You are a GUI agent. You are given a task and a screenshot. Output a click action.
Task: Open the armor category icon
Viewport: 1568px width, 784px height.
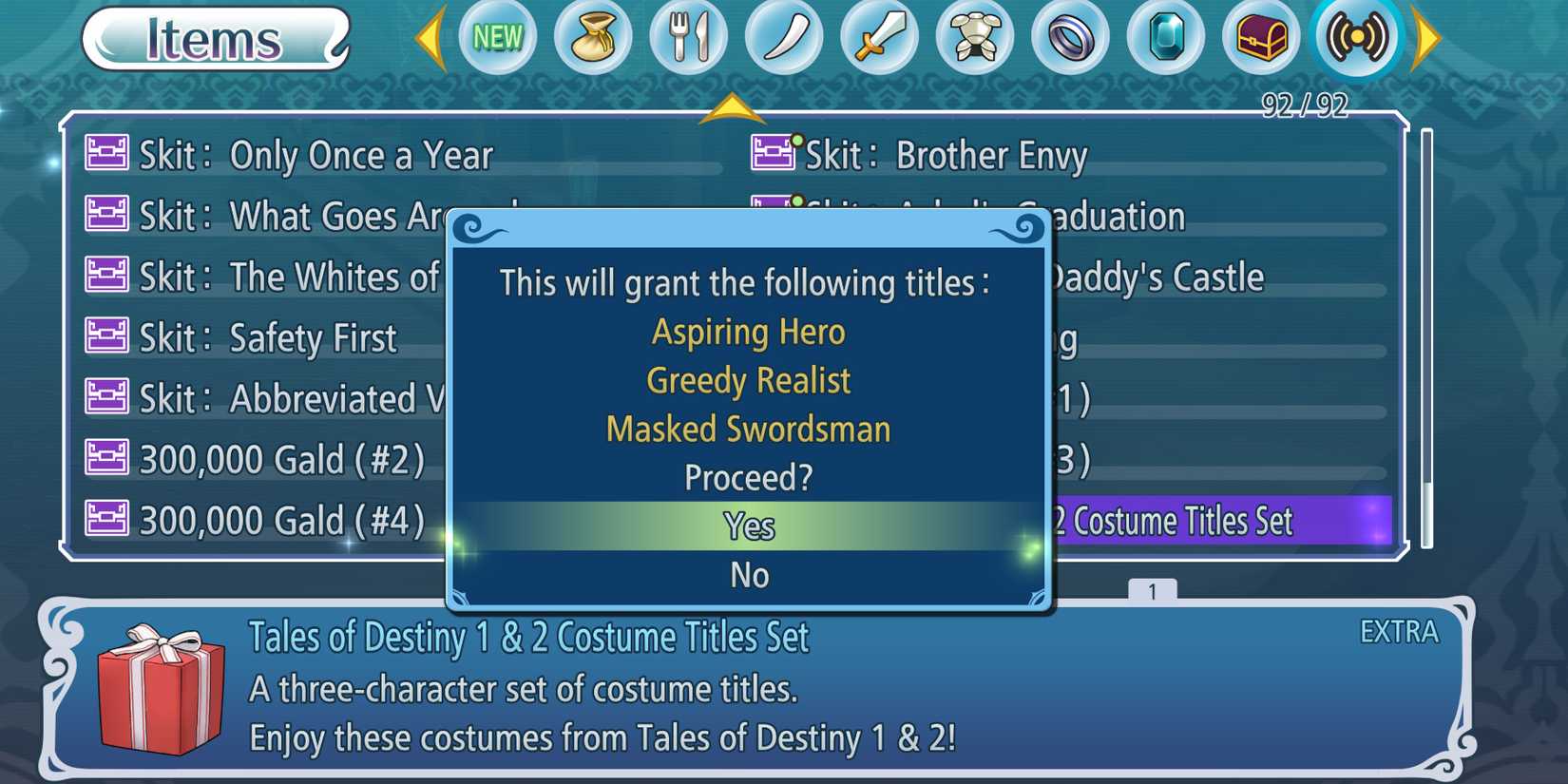click(x=974, y=38)
